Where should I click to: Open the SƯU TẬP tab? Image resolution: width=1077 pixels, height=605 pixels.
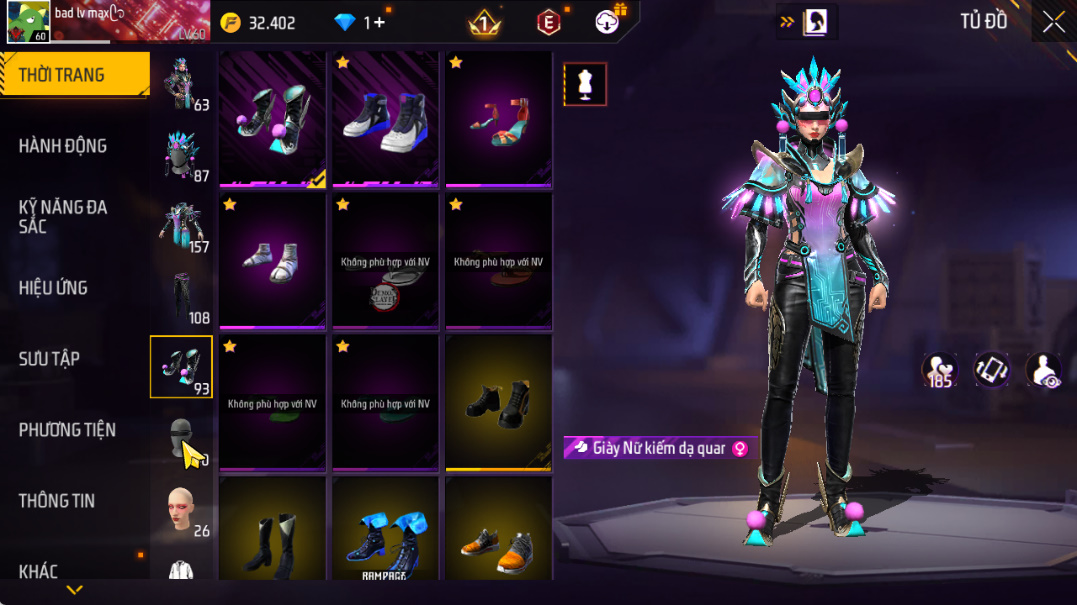pyautogui.click(x=49, y=359)
